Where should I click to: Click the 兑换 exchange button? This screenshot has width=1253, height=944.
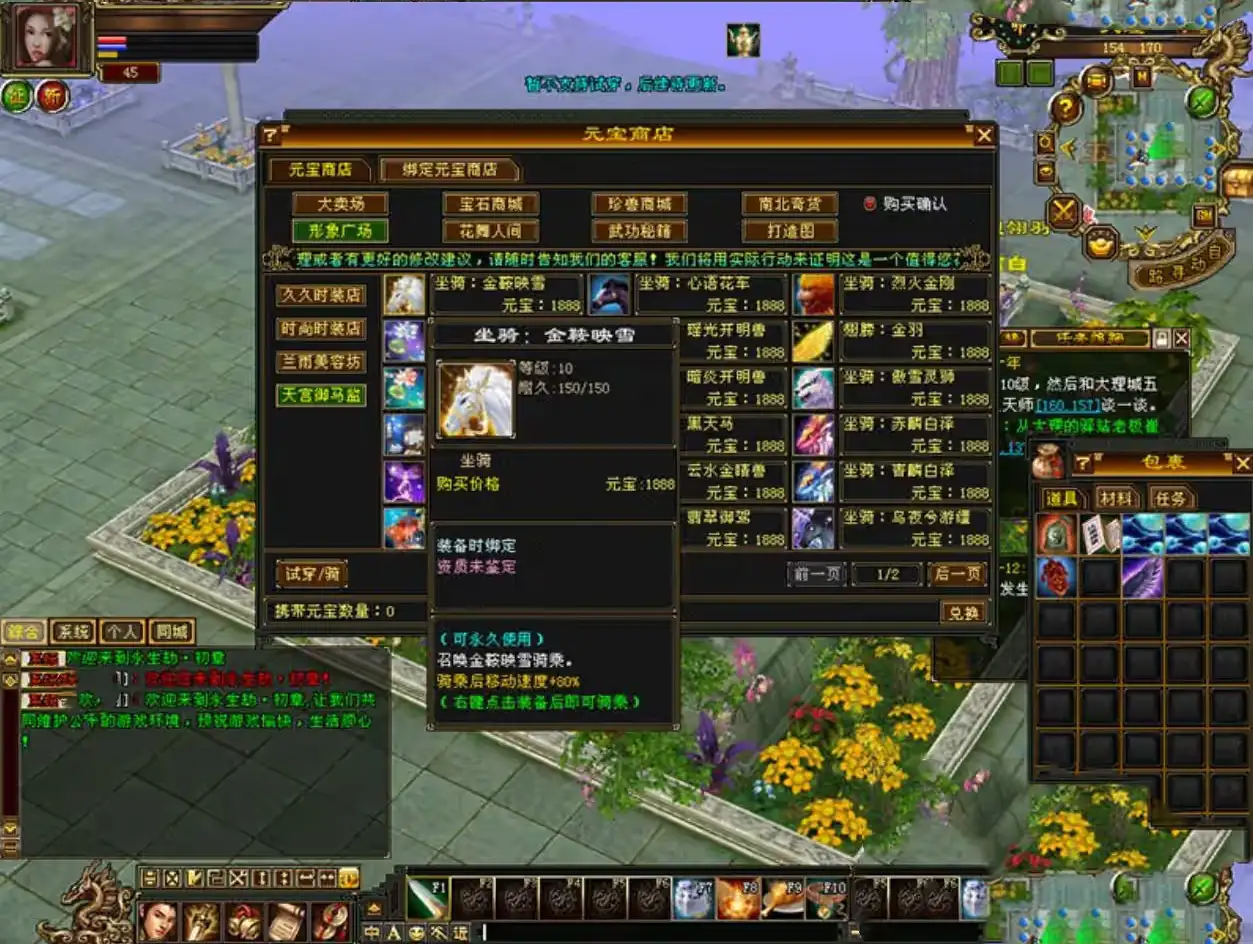pos(963,612)
